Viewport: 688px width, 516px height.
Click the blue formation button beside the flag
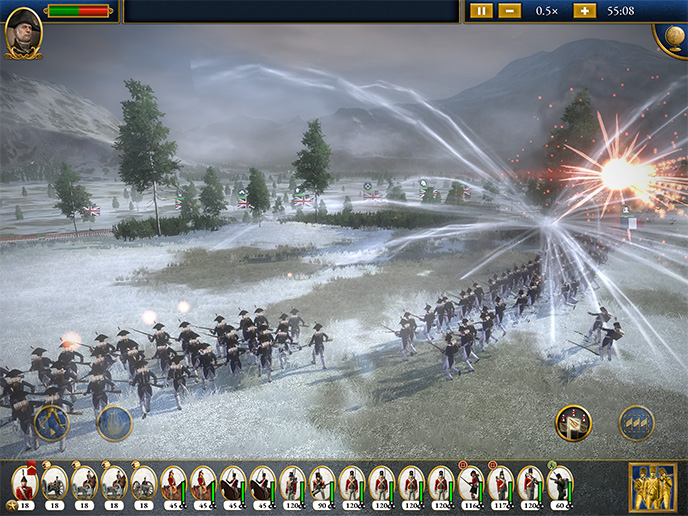point(636,423)
